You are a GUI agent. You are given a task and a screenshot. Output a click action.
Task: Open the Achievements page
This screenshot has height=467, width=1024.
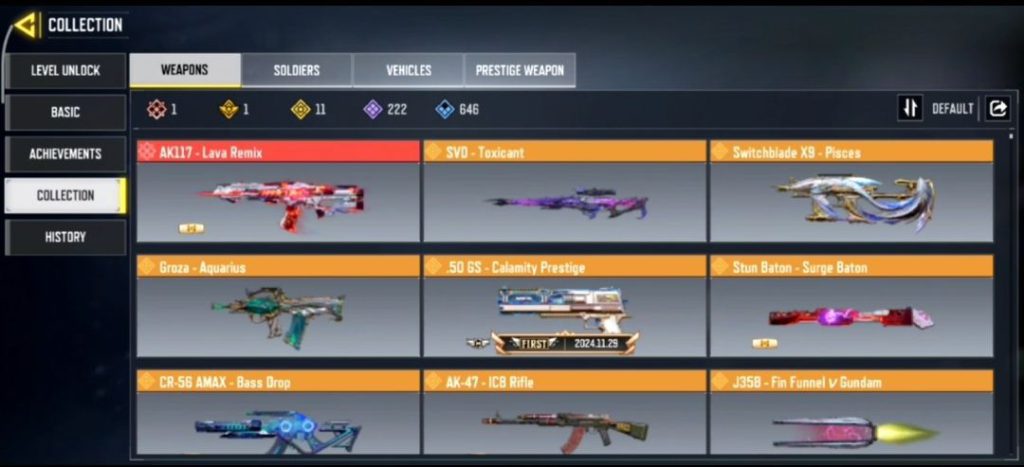click(x=65, y=154)
